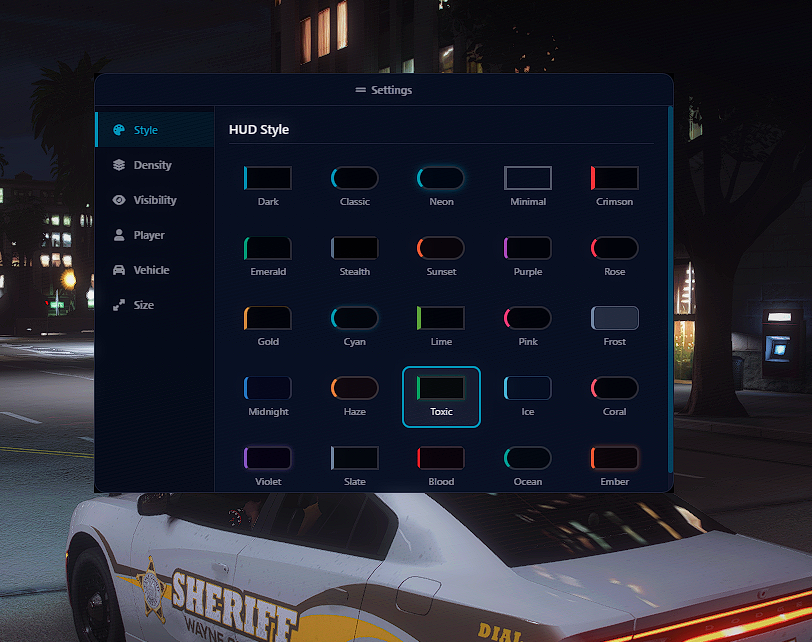This screenshot has width=812, height=642.
Task: Choose the Coral HUD style
Action: click(615, 396)
